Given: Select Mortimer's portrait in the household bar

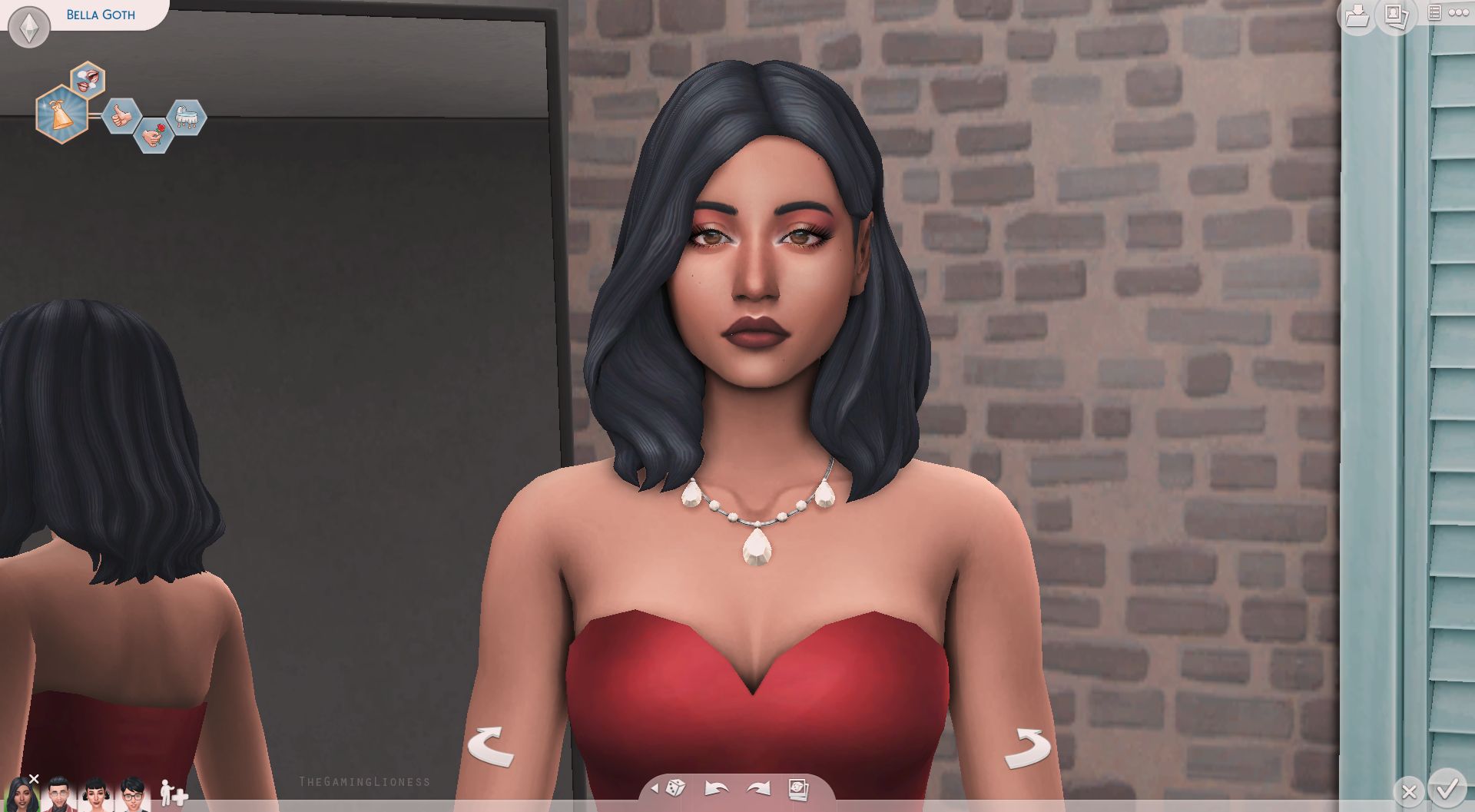Looking at the screenshot, I should (59, 796).
